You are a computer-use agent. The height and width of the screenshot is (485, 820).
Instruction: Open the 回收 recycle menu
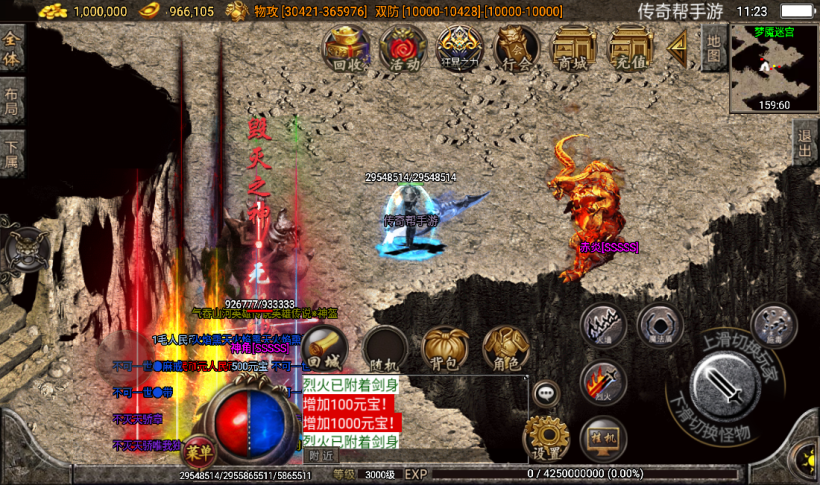[346, 48]
